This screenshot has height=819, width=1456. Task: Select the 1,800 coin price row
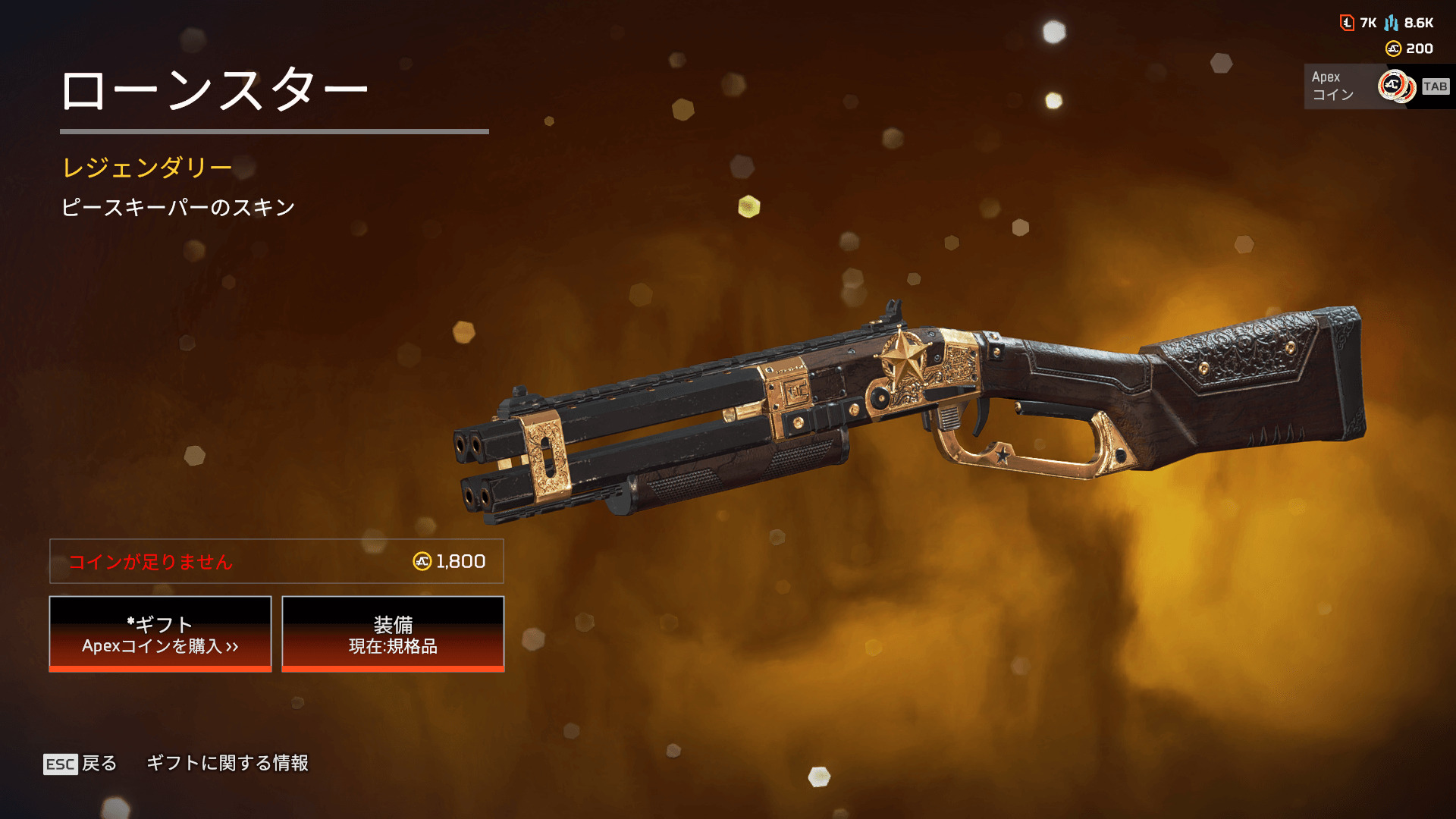pyautogui.click(x=277, y=561)
